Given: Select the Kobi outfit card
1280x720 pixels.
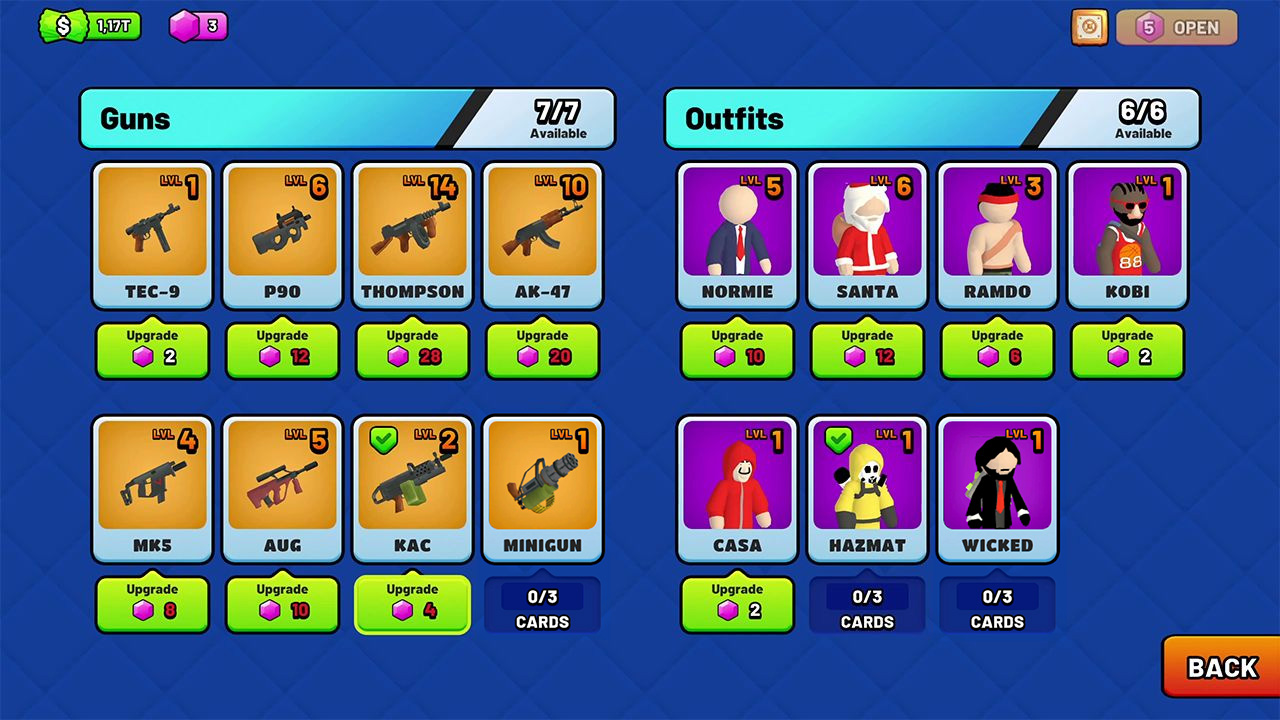Looking at the screenshot, I should 1127,236.
